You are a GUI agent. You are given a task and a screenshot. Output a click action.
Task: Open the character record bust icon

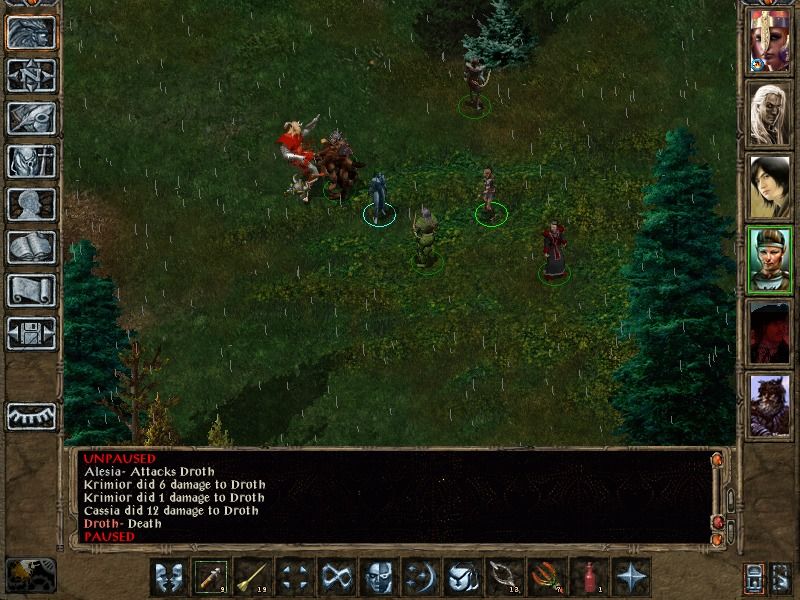(31, 204)
